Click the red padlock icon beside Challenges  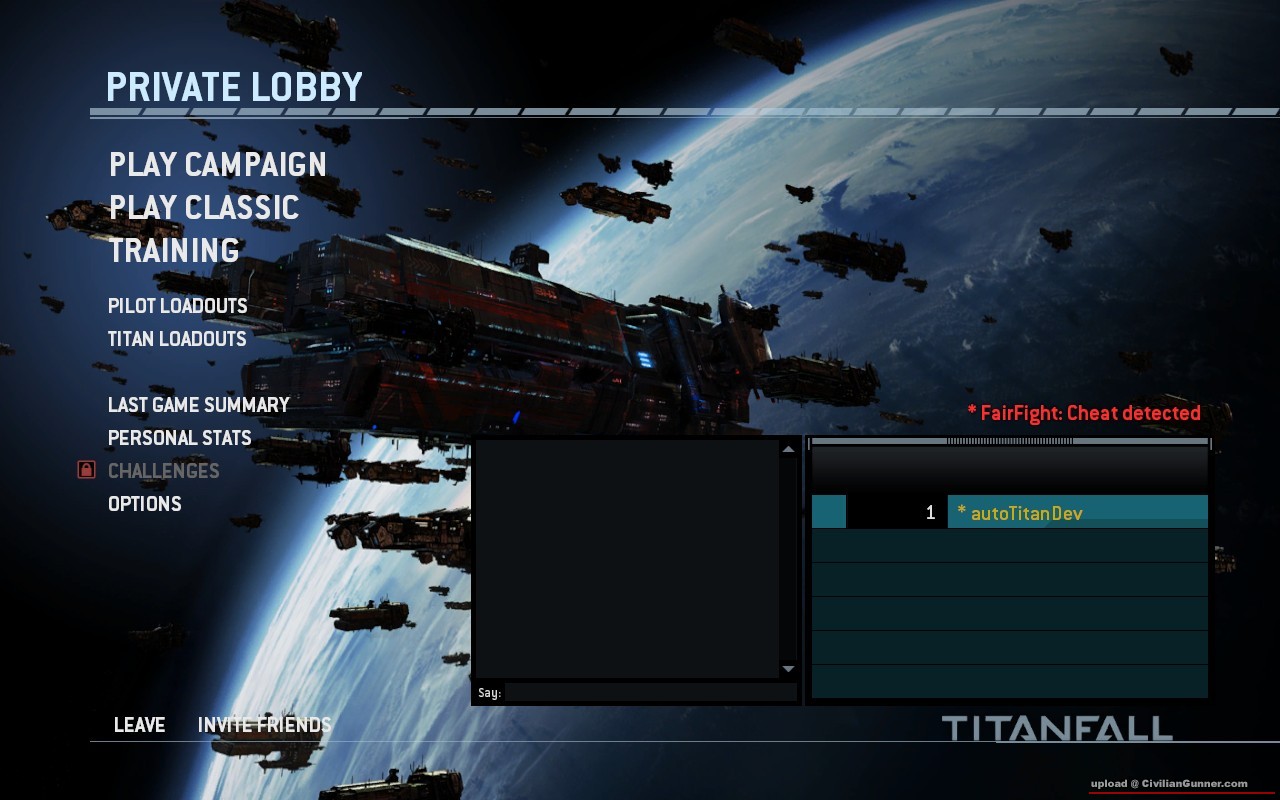pyautogui.click(x=86, y=470)
